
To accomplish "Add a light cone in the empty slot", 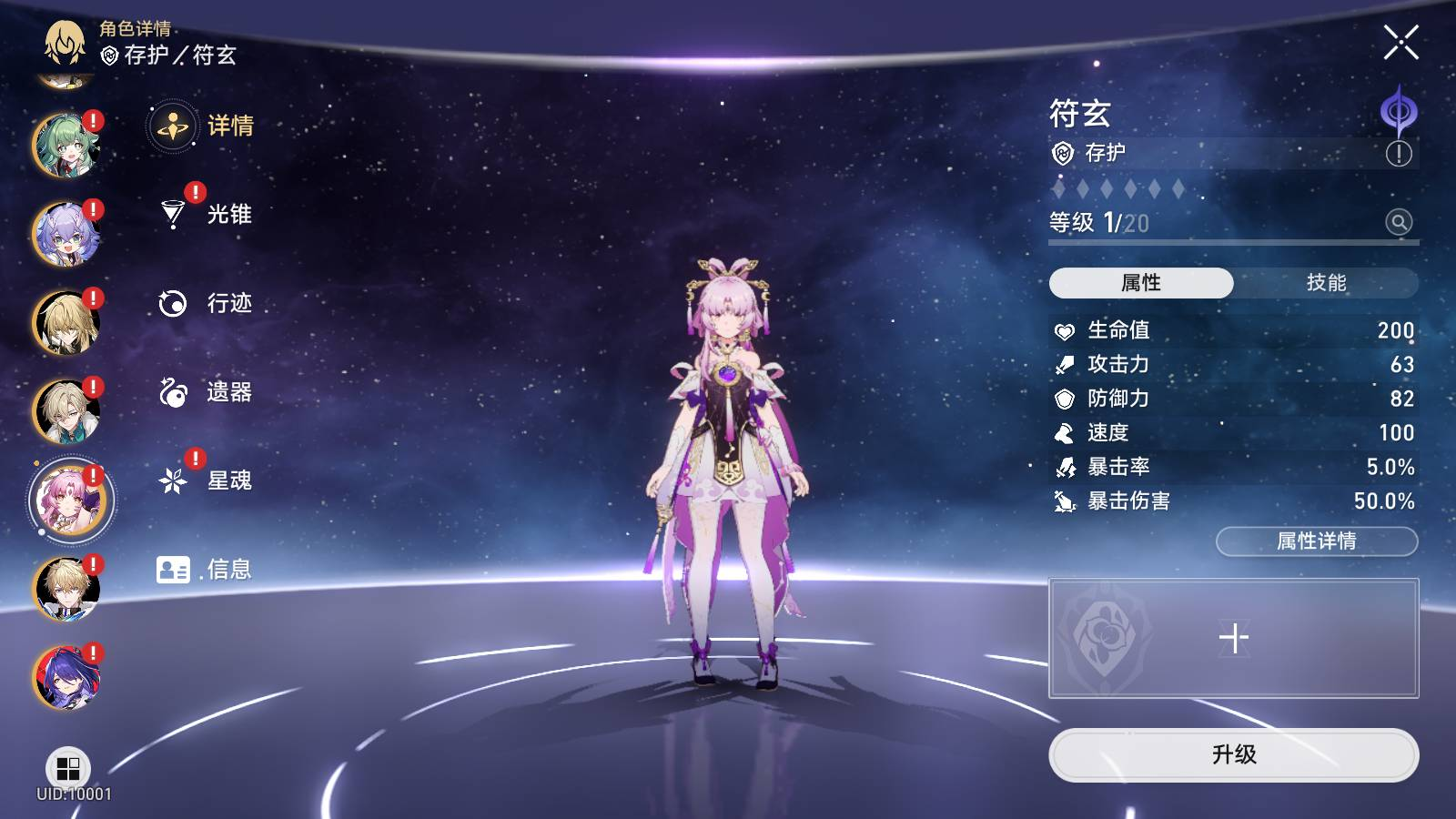I will tap(1233, 638).
